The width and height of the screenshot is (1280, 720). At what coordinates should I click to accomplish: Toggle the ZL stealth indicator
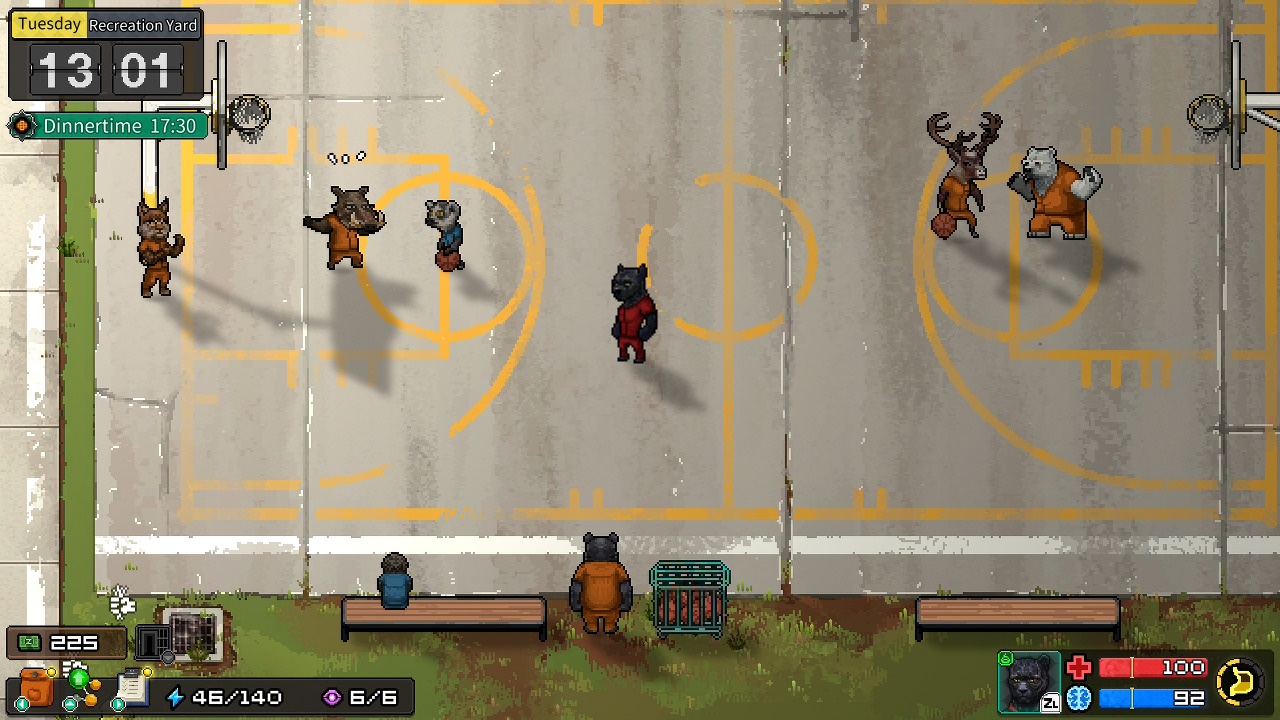coord(1050,702)
